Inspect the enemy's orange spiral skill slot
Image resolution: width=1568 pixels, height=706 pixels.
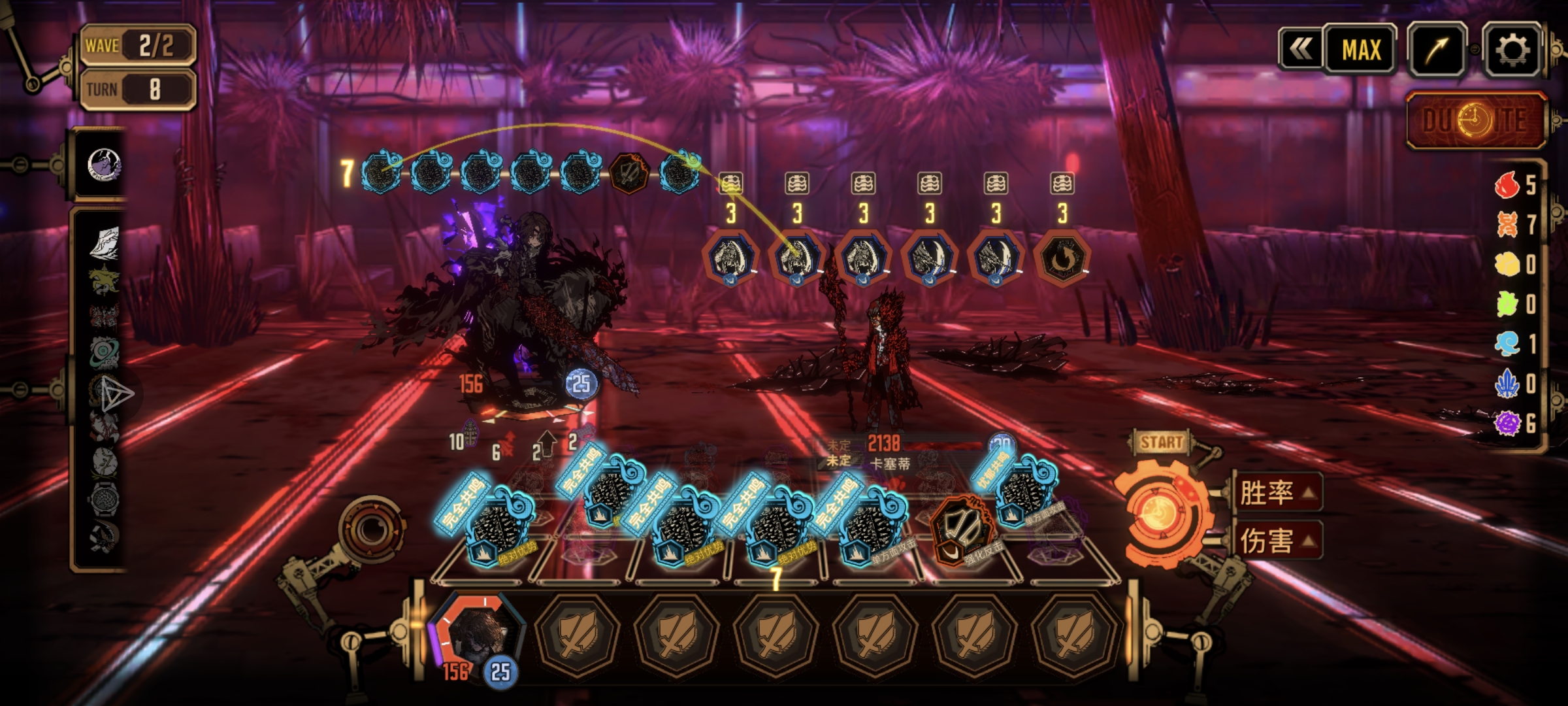[1062, 259]
